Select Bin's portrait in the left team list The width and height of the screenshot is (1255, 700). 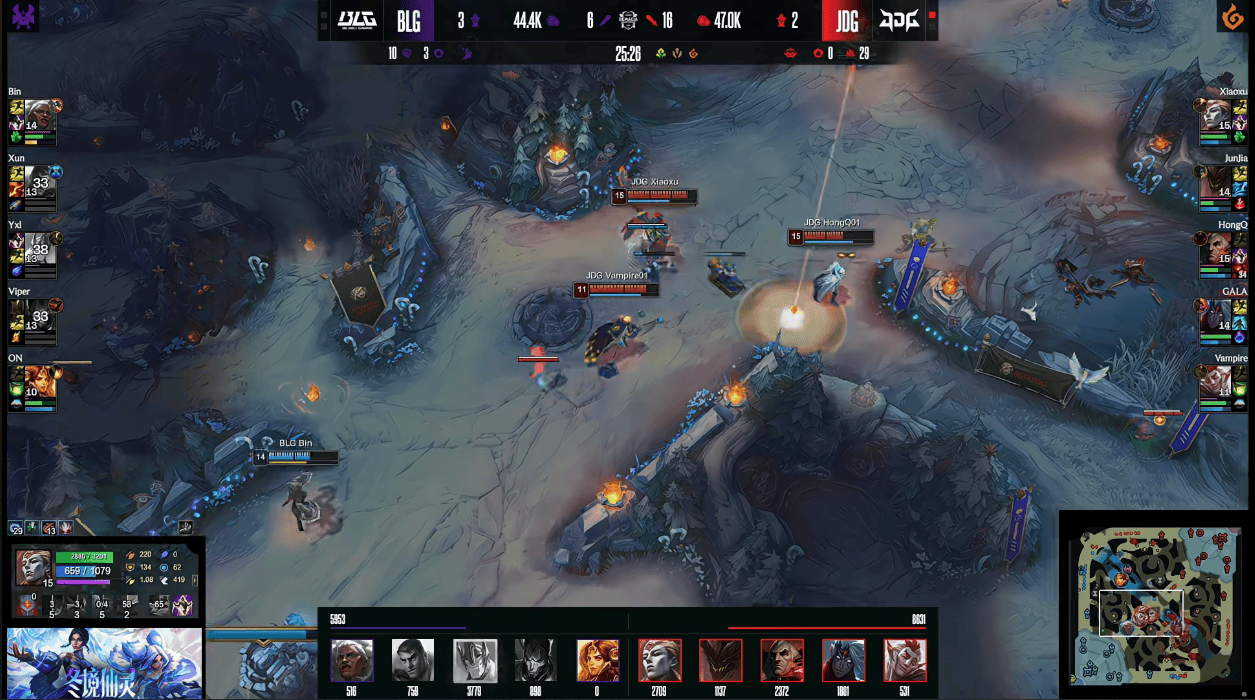[x=38, y=113]
